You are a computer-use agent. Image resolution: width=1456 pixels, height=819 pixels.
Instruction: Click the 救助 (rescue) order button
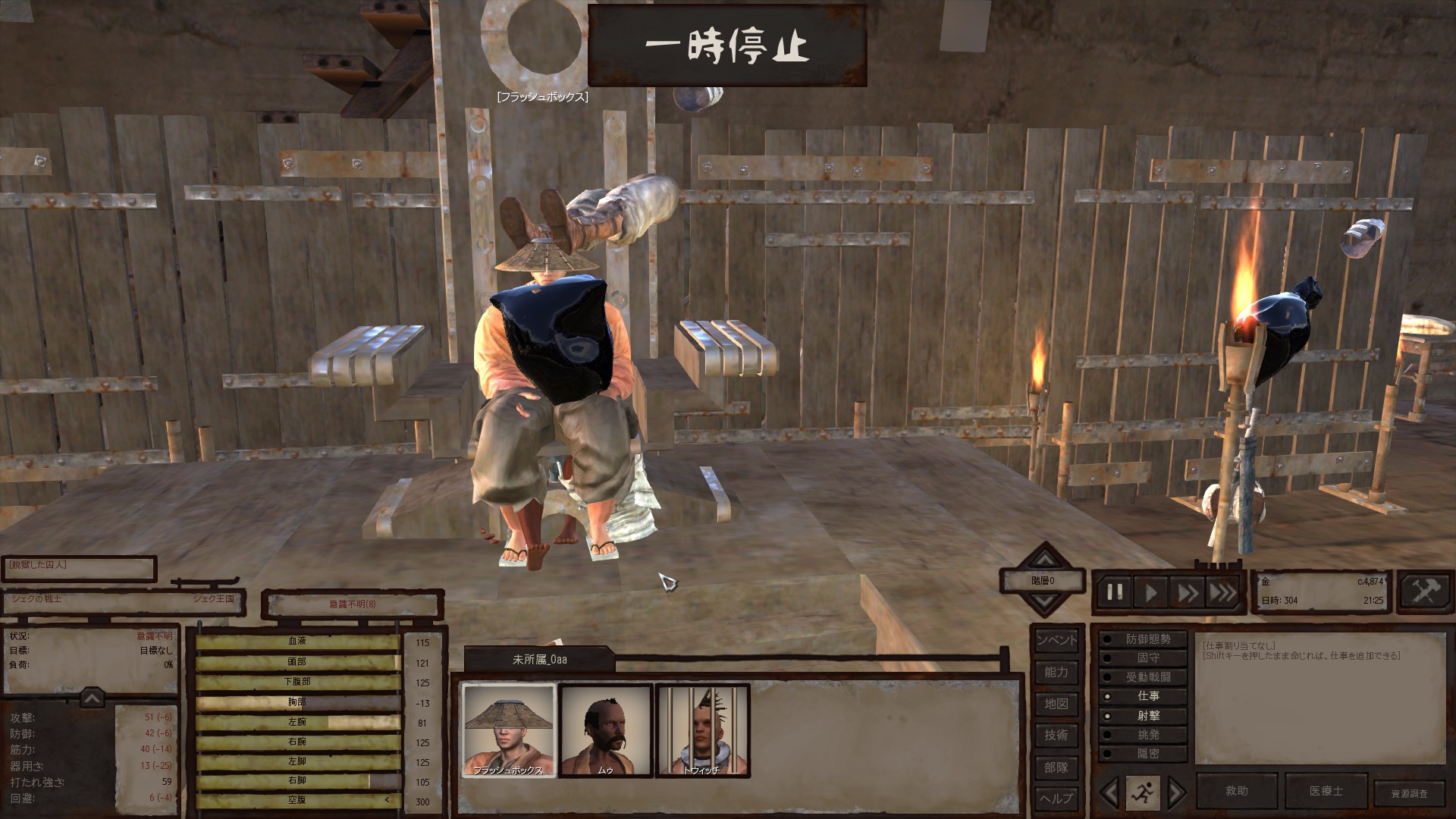point(1236,791)
